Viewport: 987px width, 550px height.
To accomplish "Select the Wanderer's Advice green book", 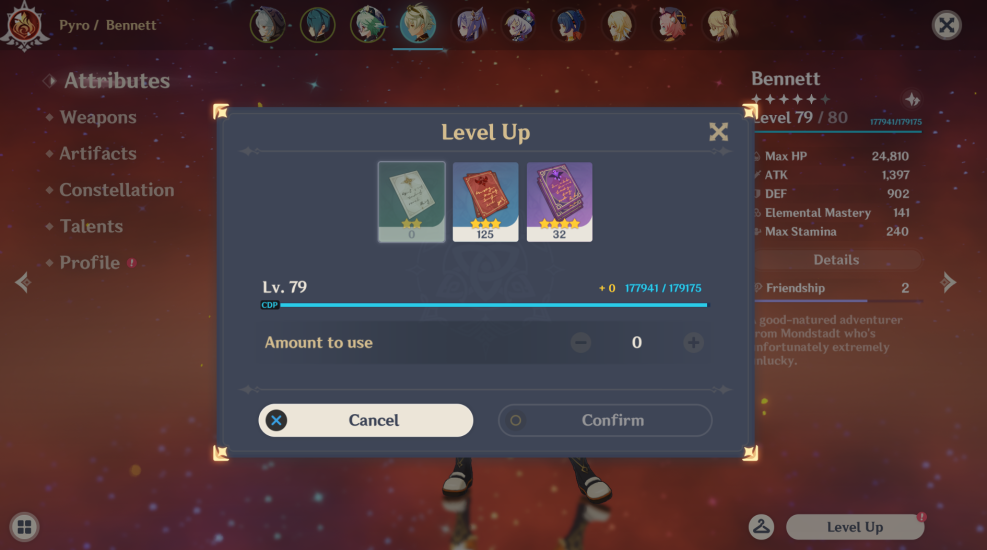I will coord(412,201).
